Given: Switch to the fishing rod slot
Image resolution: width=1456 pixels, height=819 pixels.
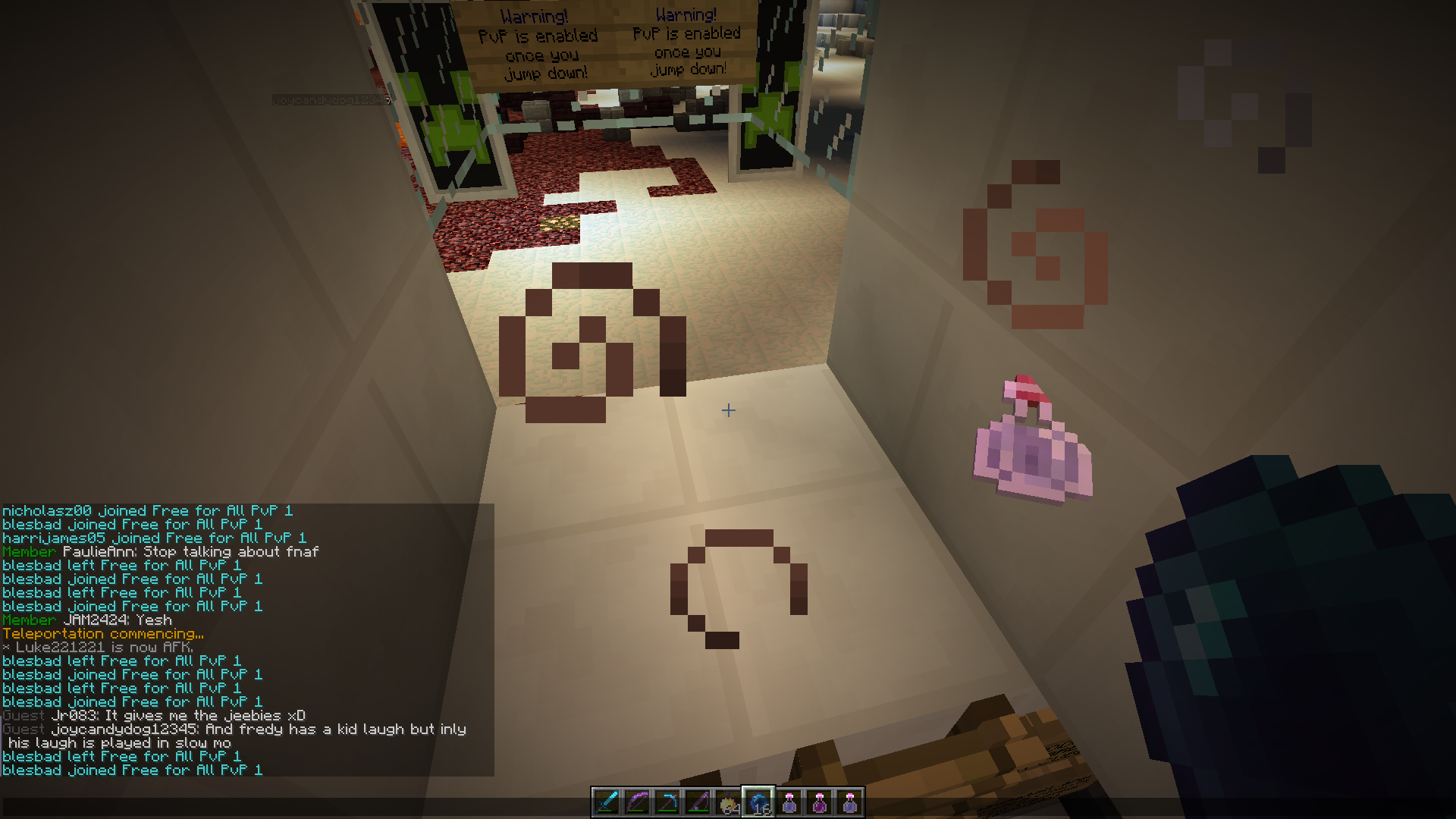Looking at the screenshot, I should pos(698,802).
